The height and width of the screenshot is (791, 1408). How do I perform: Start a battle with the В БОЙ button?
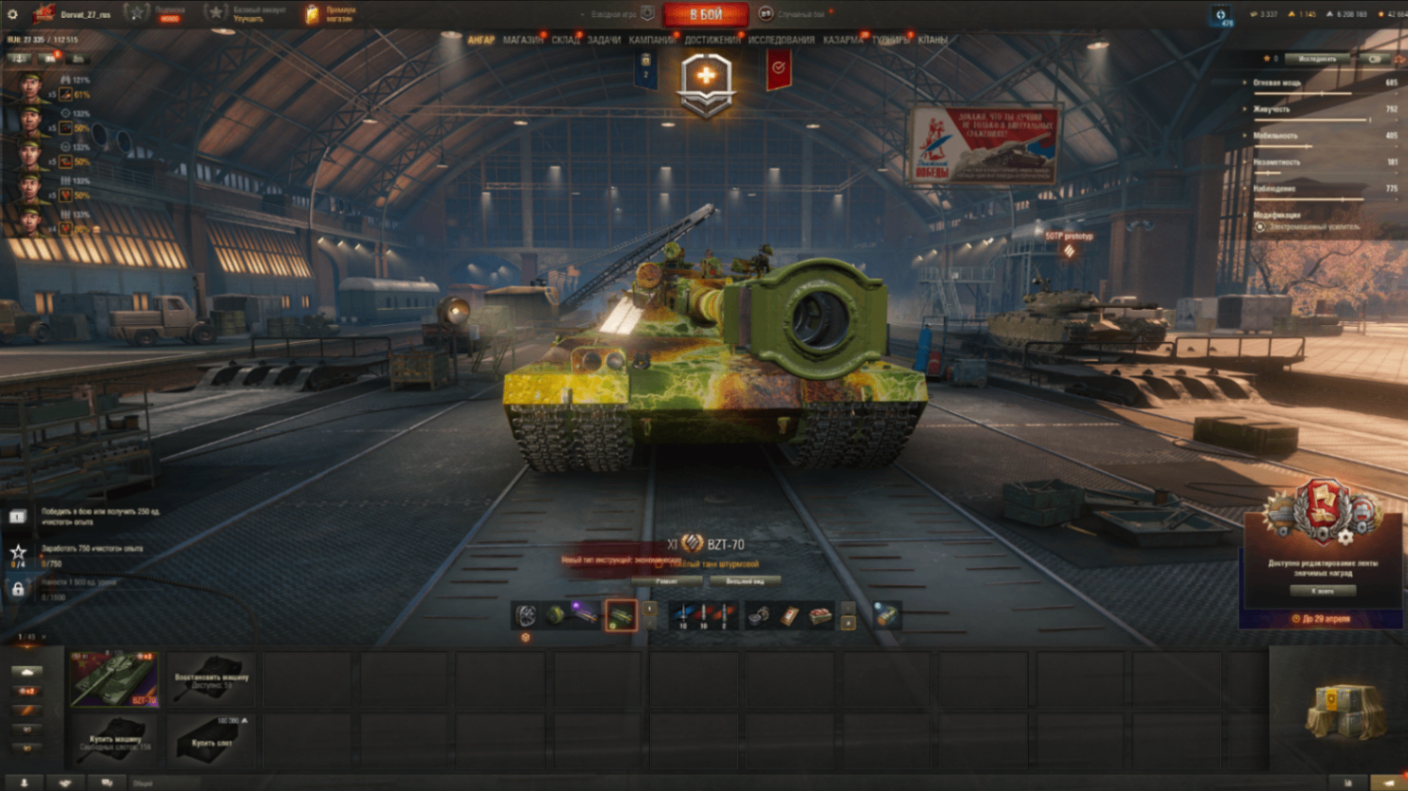click(x=705, y=14)
